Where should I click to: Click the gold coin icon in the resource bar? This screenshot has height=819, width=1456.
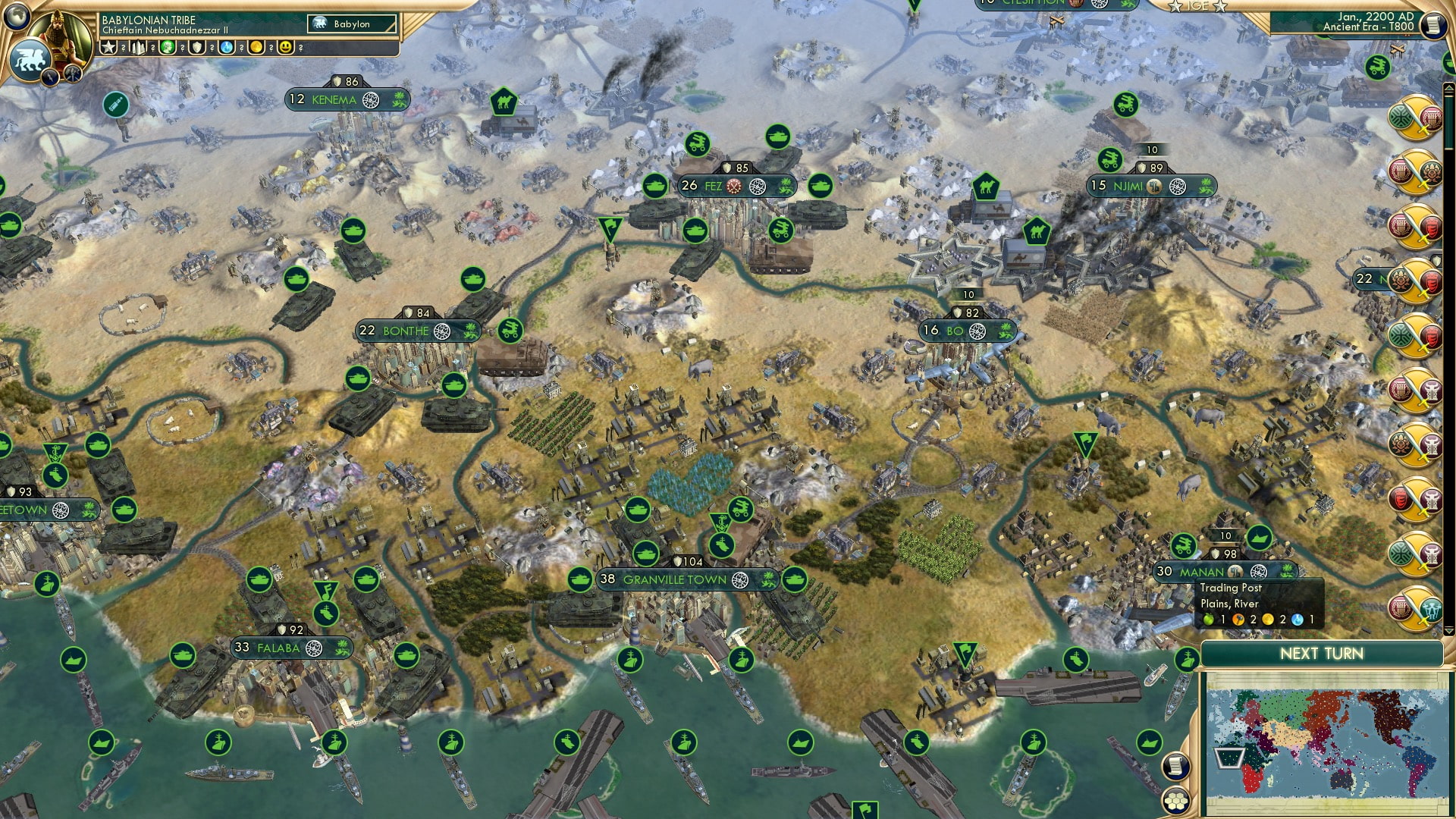(x=256, y=48)
